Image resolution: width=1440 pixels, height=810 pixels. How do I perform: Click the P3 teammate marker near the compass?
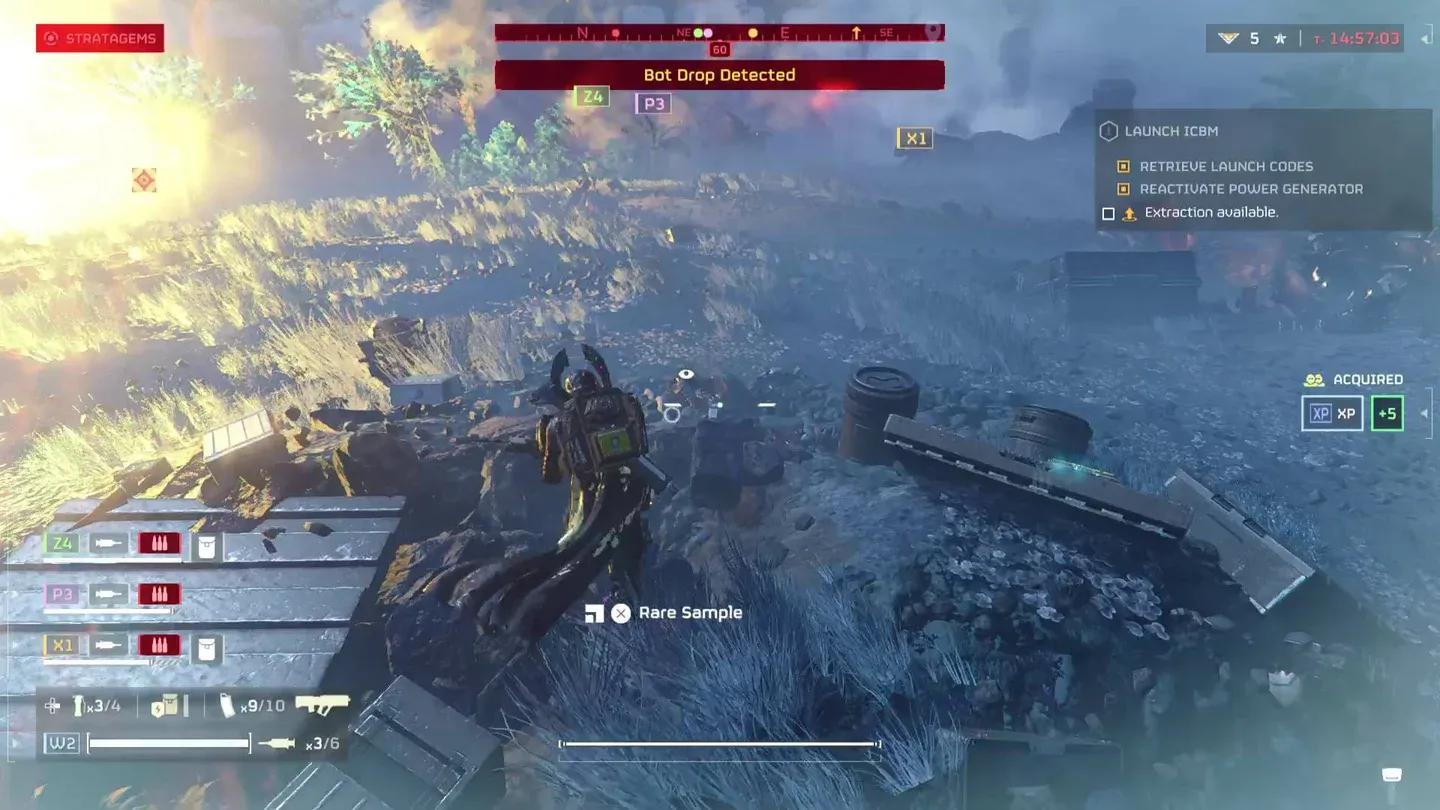tap(653, 103)
